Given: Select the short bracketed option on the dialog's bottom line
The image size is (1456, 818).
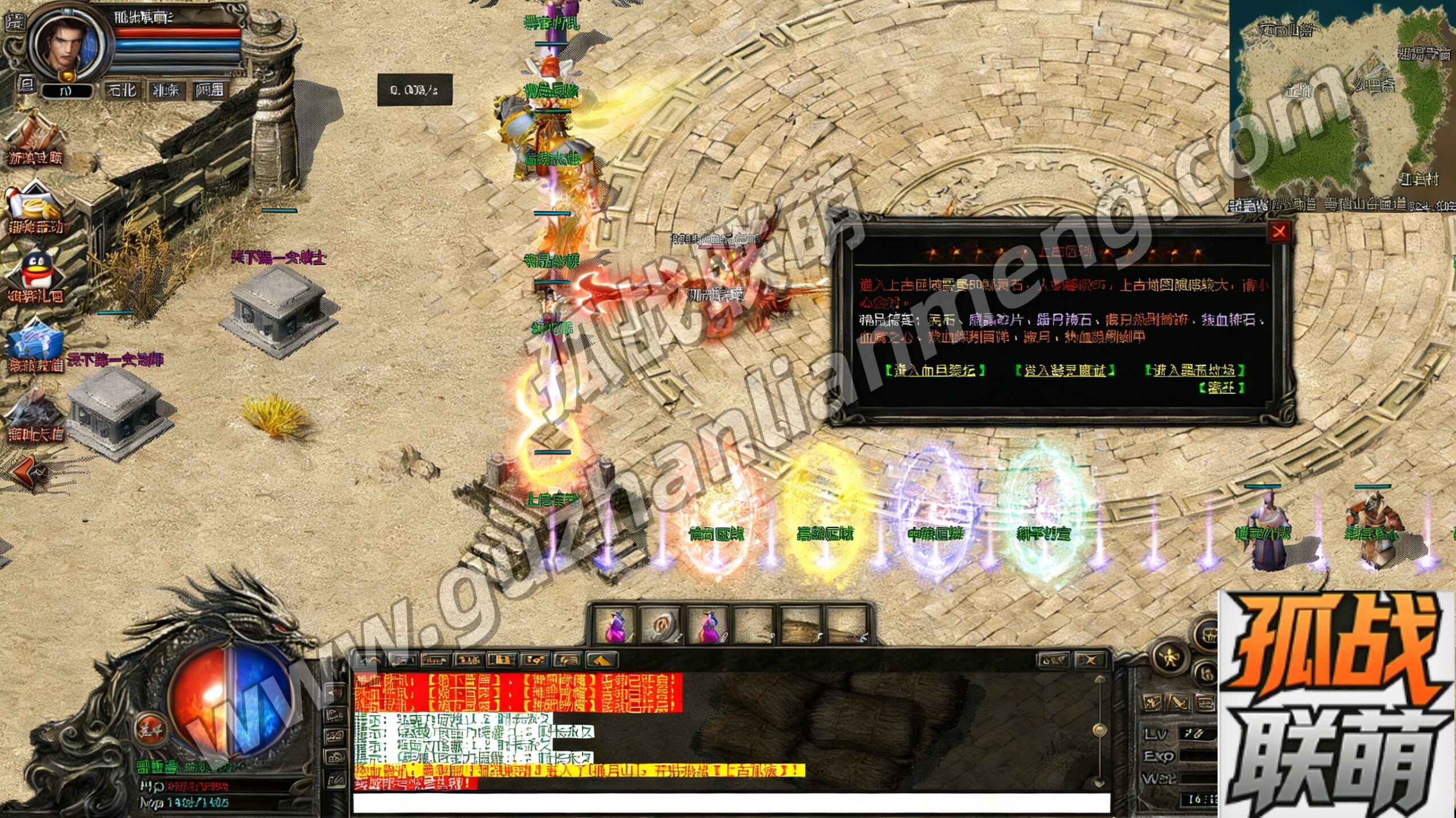Looking at the screenshot, I should tap(1221, 388).
